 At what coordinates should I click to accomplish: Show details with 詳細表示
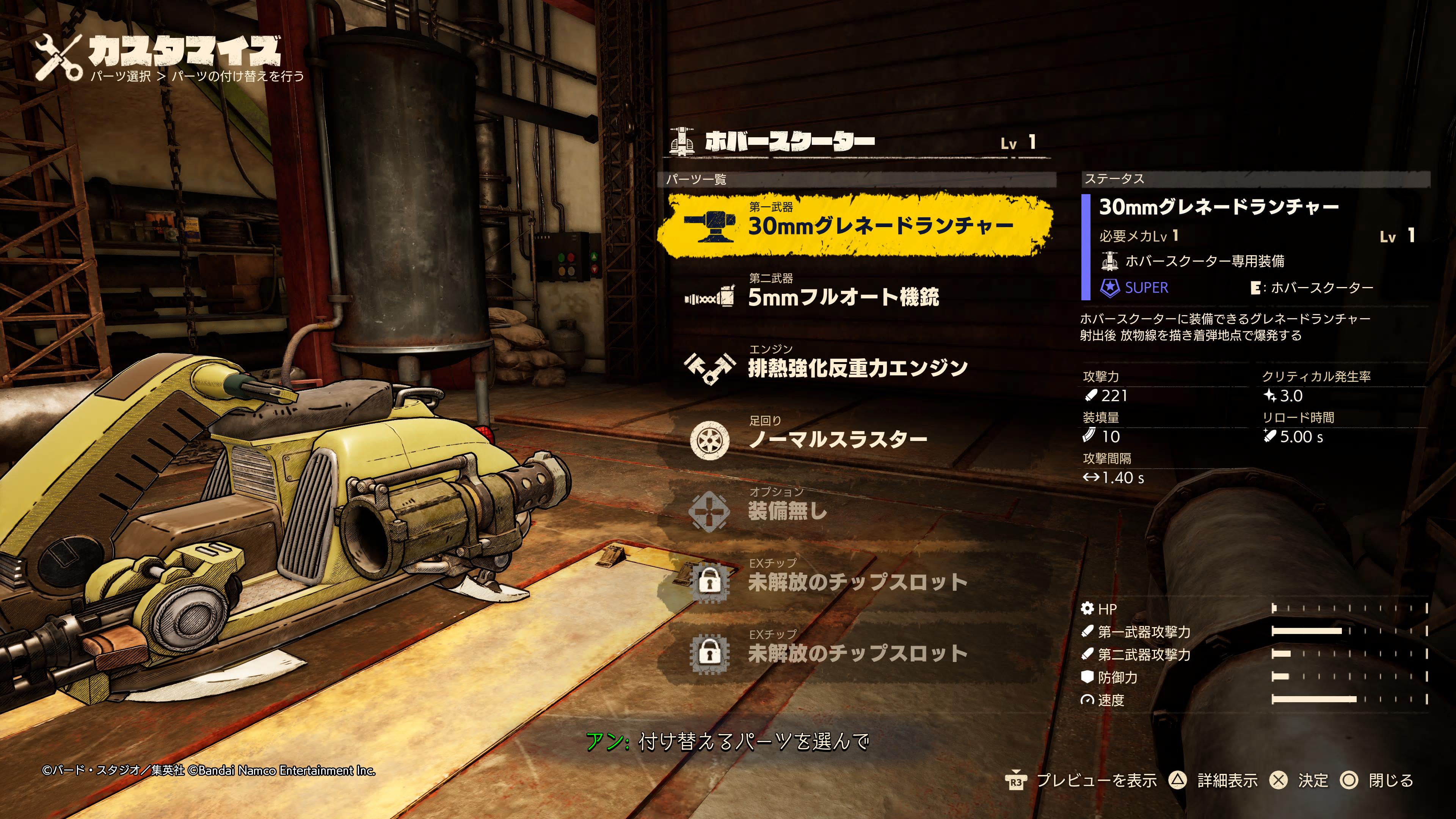coord(1227,781)
